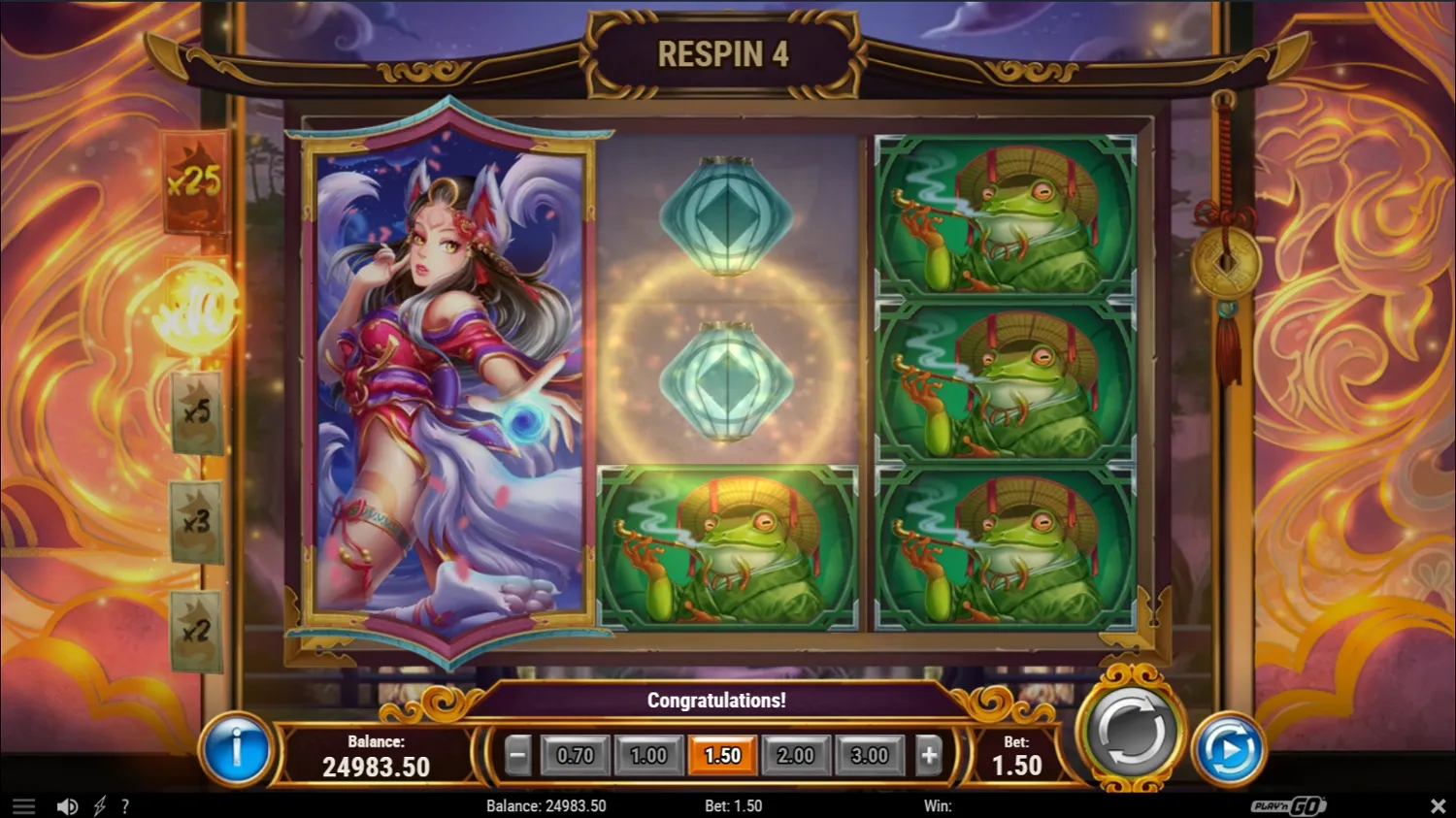This screenshot has width=1456, height=818.
Task: Select the 0.70 bet option
Action: (x=577, y=755)
